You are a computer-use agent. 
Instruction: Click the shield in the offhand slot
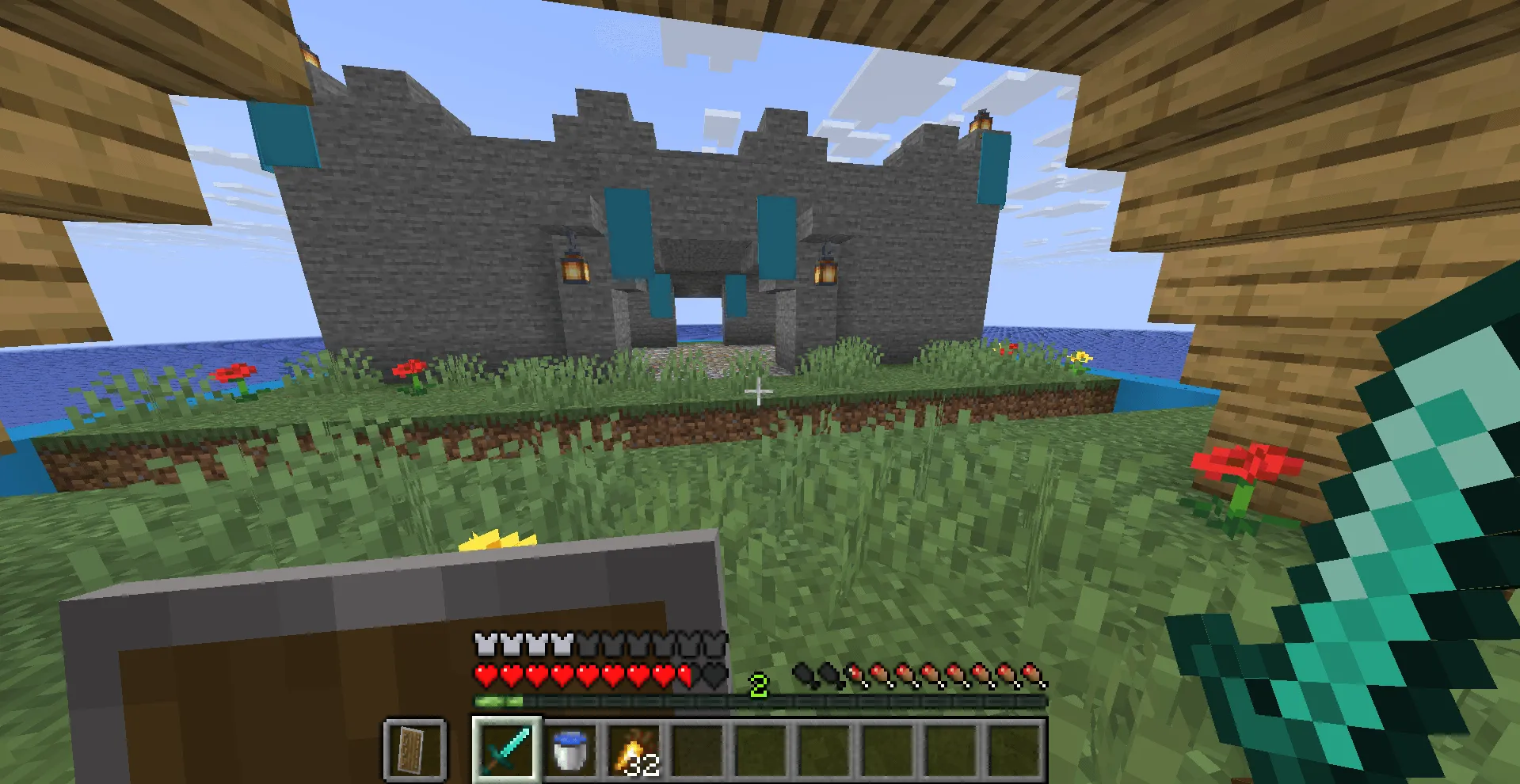[413, 749]
